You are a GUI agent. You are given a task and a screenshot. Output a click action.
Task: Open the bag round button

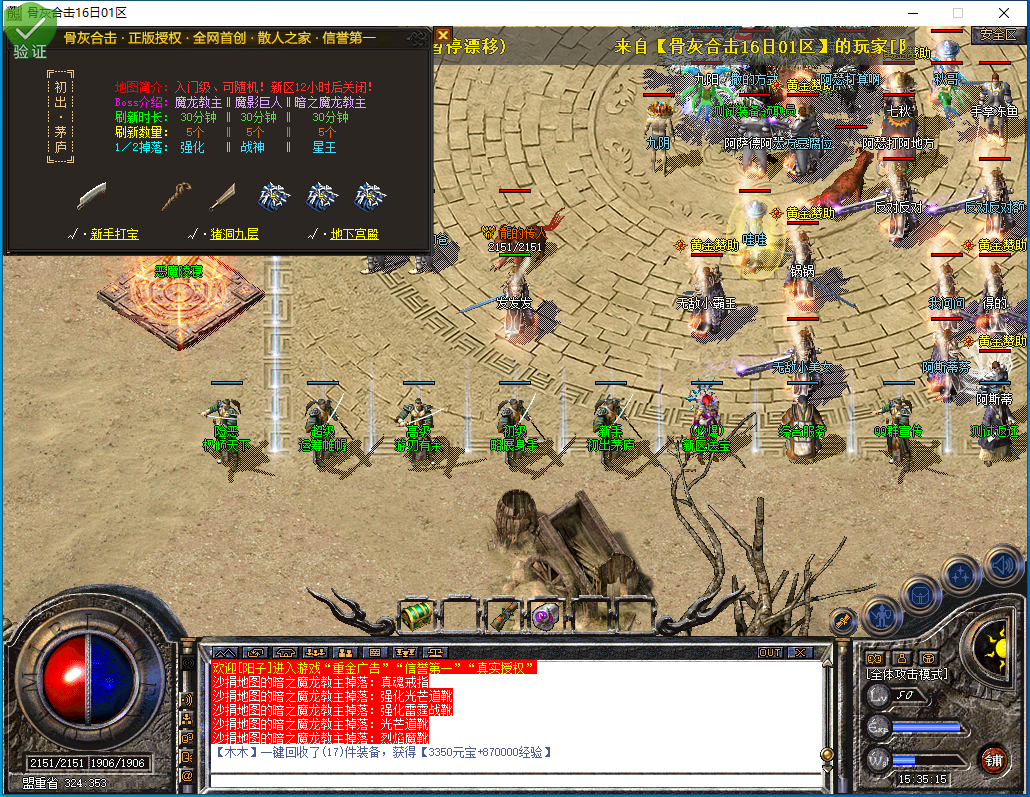(920, 594)
